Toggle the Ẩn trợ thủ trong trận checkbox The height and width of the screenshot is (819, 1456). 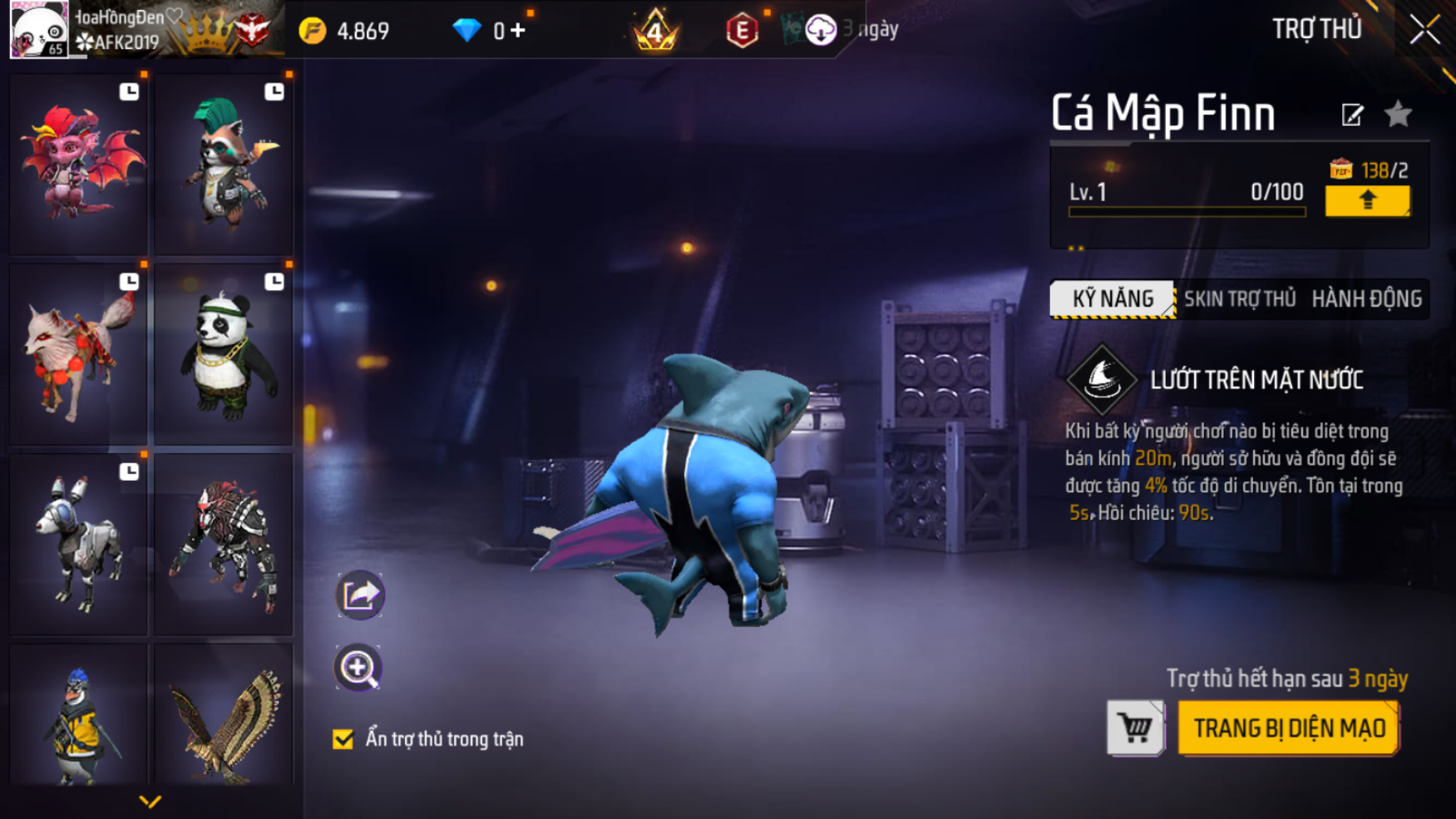343,739
